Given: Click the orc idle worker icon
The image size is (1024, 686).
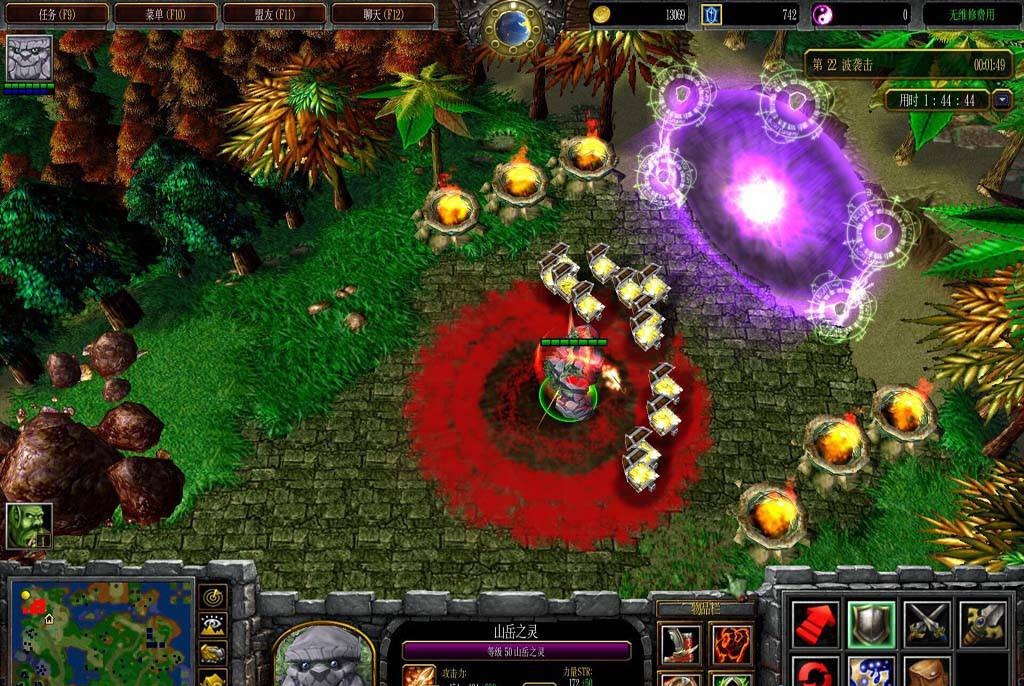Looking at the screenshot, I should [29, 526].
